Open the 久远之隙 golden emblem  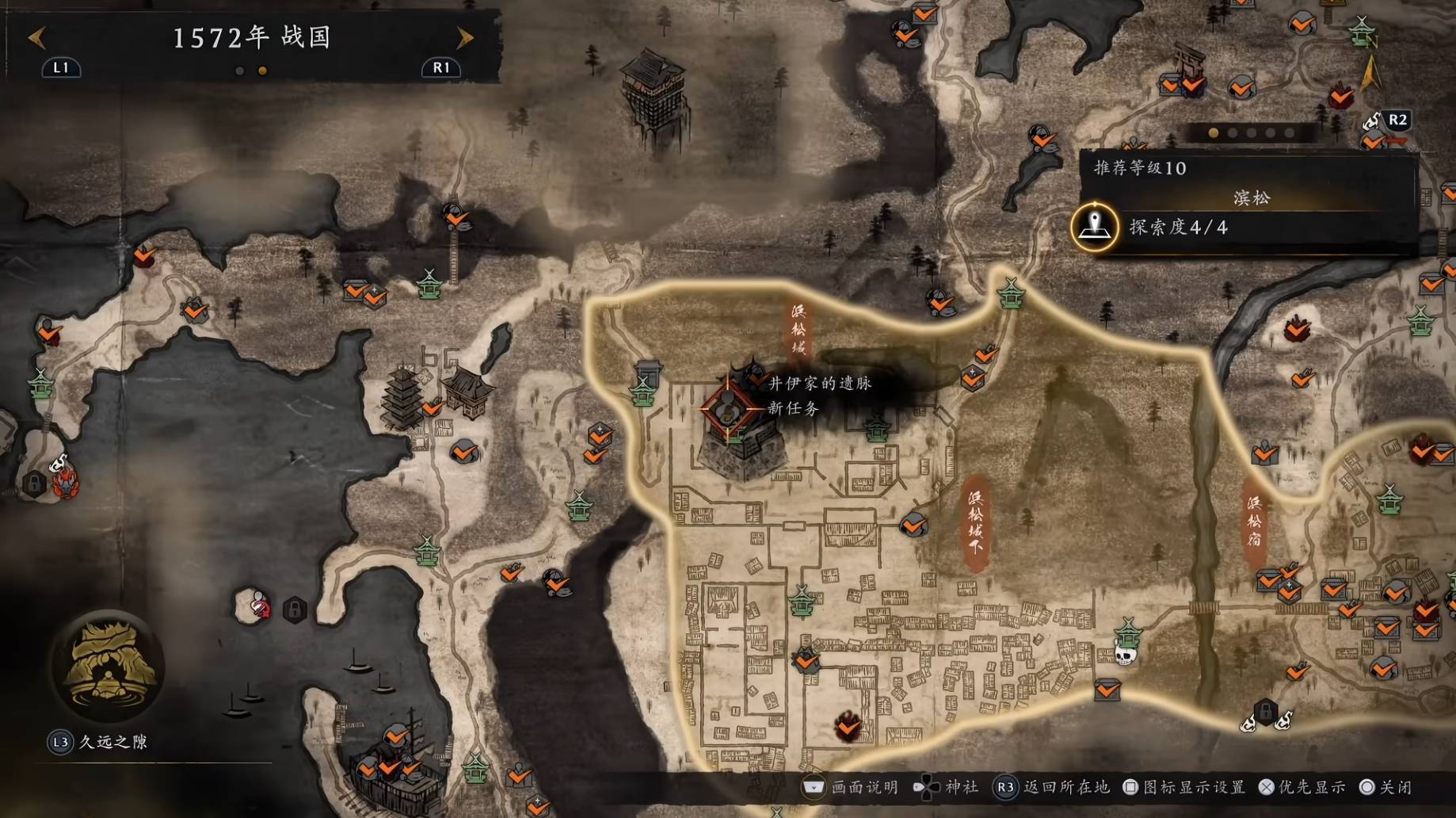107,666
